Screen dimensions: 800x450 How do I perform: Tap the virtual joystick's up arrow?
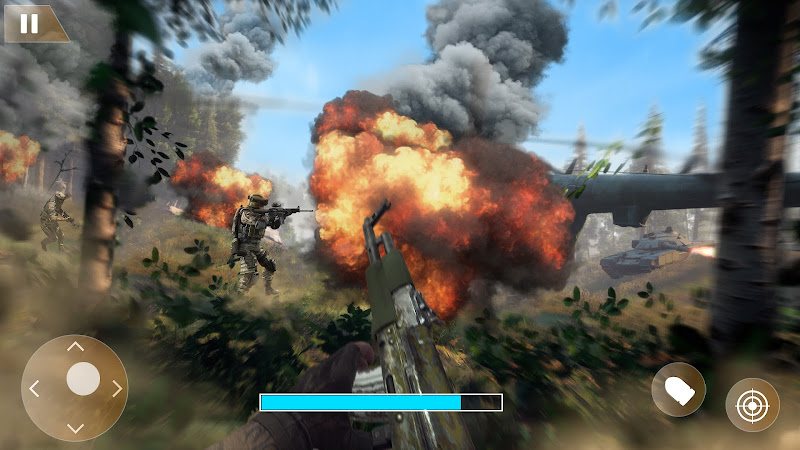tap(75, 346)
